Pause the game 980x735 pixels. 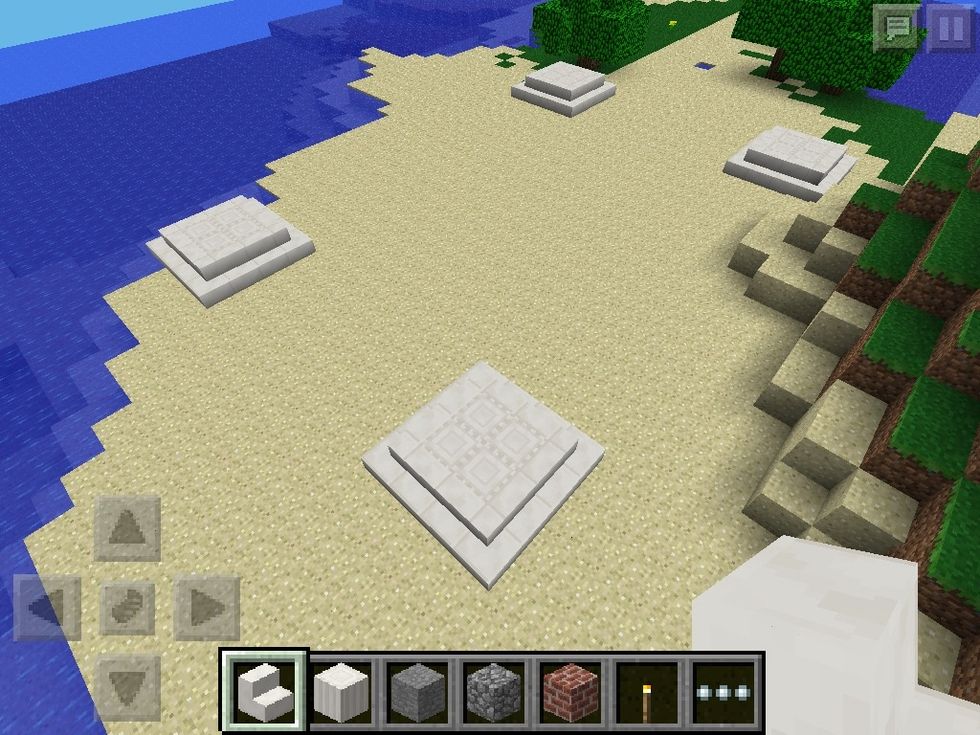pos(948,27)
